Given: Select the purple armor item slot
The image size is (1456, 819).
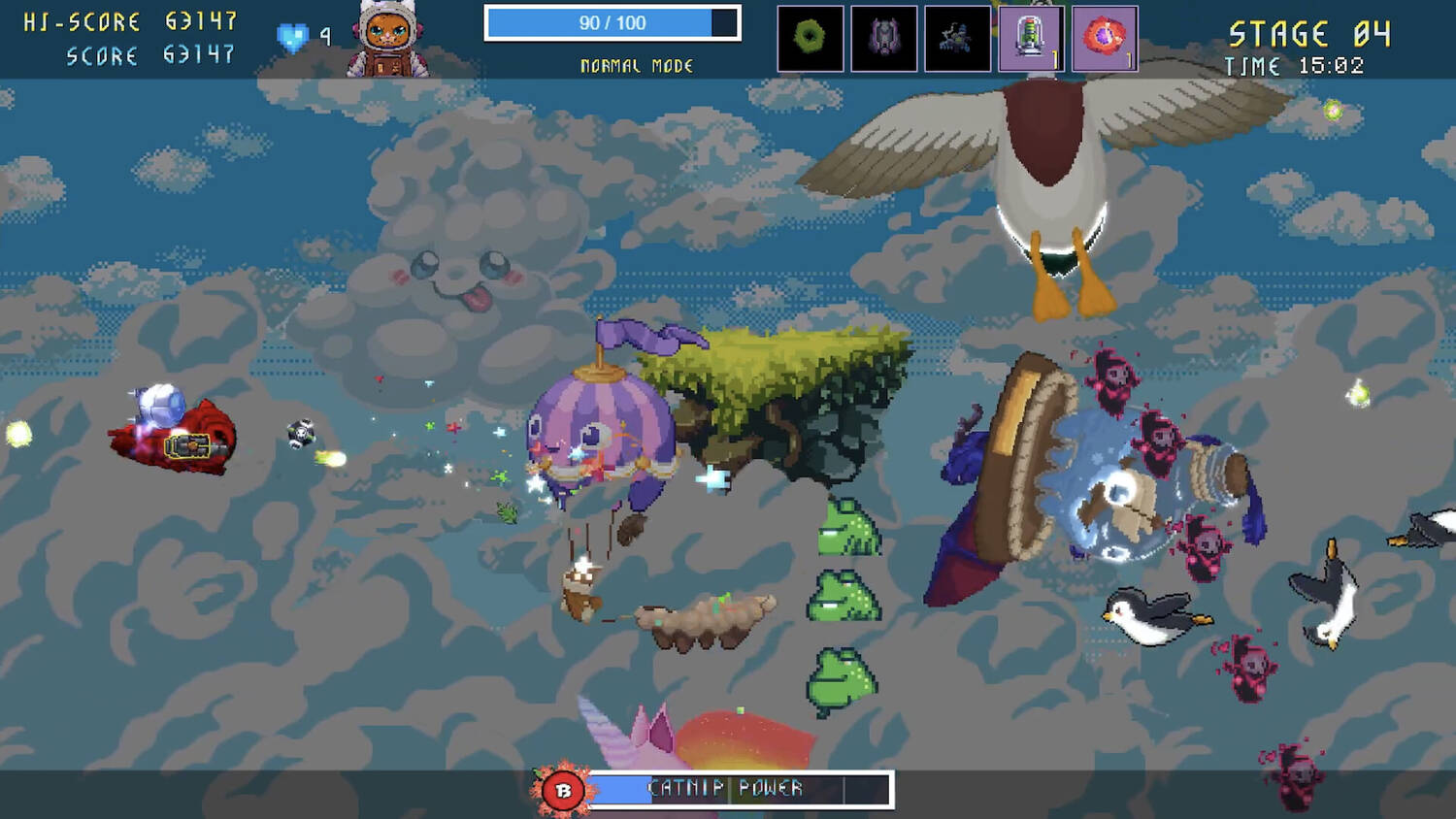Looking at the screenshot, I should point(884,39).
